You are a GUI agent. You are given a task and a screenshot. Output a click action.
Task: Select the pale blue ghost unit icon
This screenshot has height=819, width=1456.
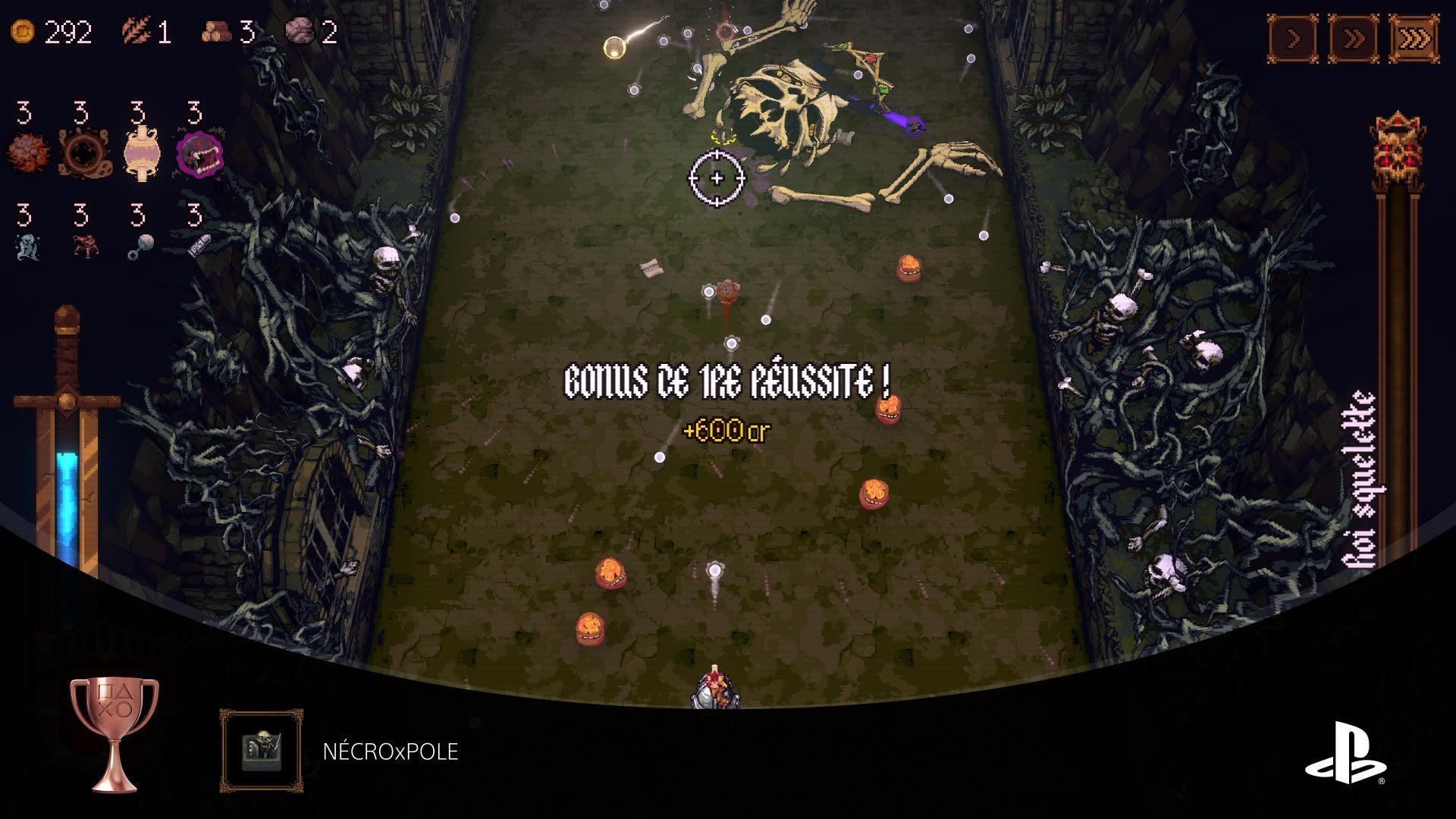coord(27,247)
